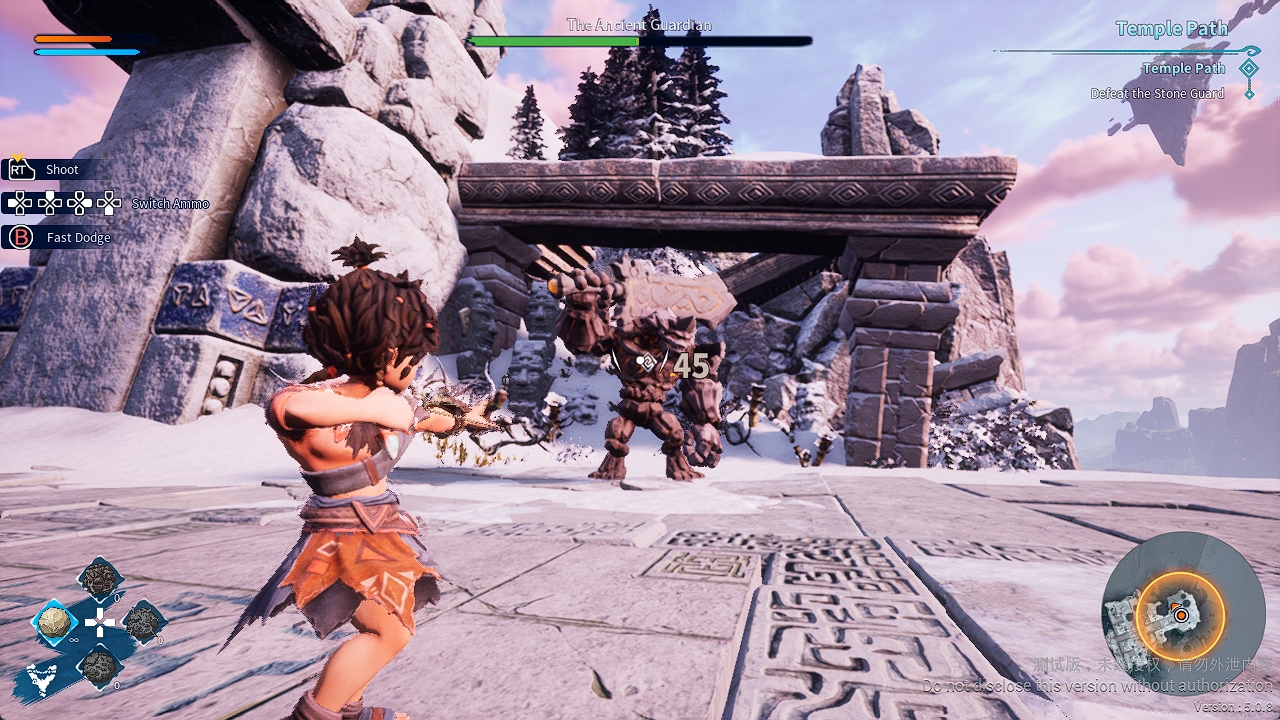
Task: Pick the right-hand ammo slot in the wheel
Action: point(143,622)
